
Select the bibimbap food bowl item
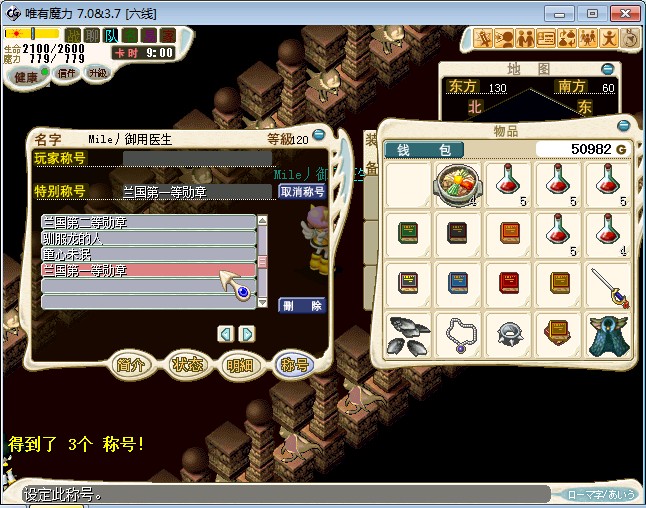pos(458,186)
